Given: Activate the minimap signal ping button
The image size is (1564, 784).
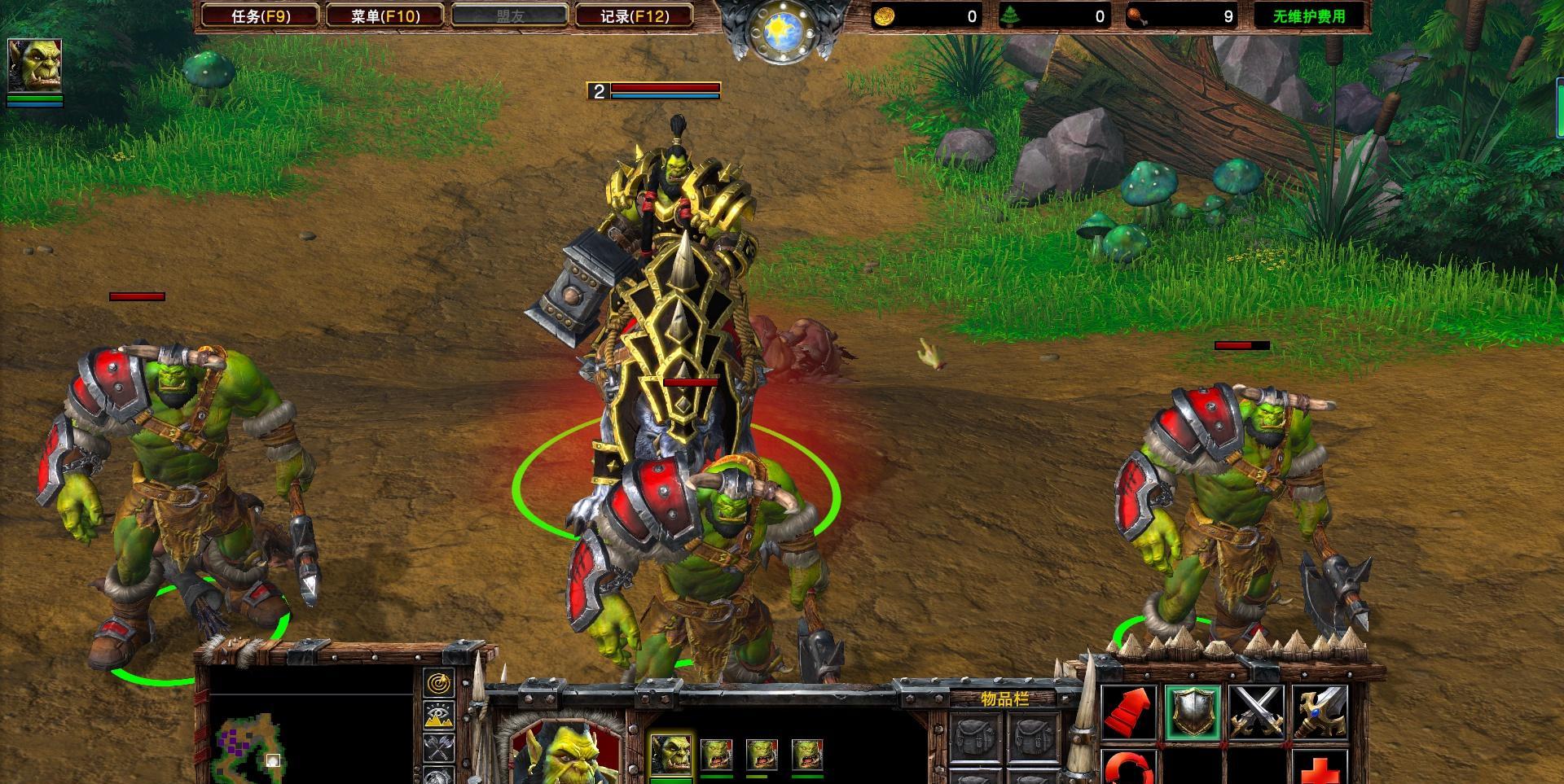Looking at the screenshot, I should click(439, 683).
